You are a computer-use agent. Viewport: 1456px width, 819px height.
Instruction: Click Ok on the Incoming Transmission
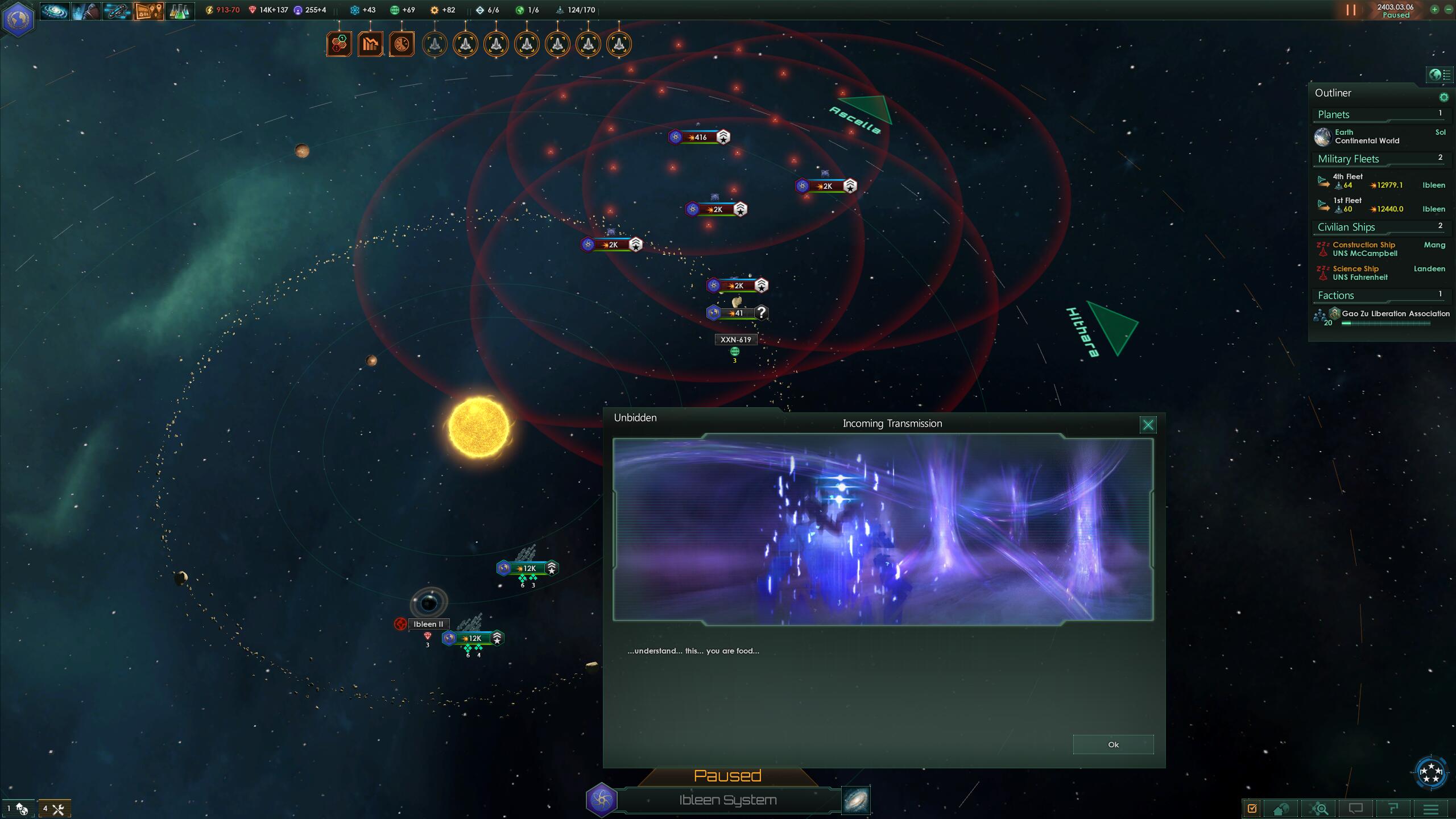click(1113, 744)
